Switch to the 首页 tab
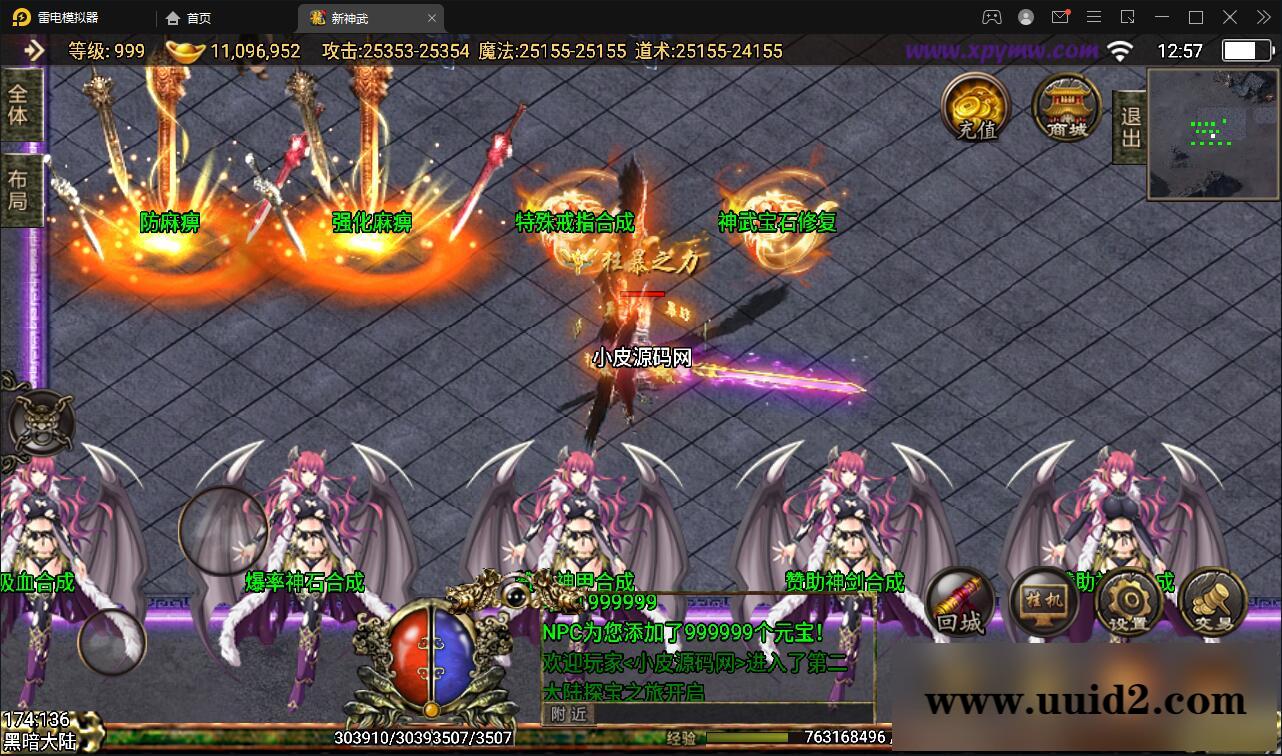Image resolution: width=1282 pixels, height=756 pixels. pyautogui.click(x=192, y=17)
